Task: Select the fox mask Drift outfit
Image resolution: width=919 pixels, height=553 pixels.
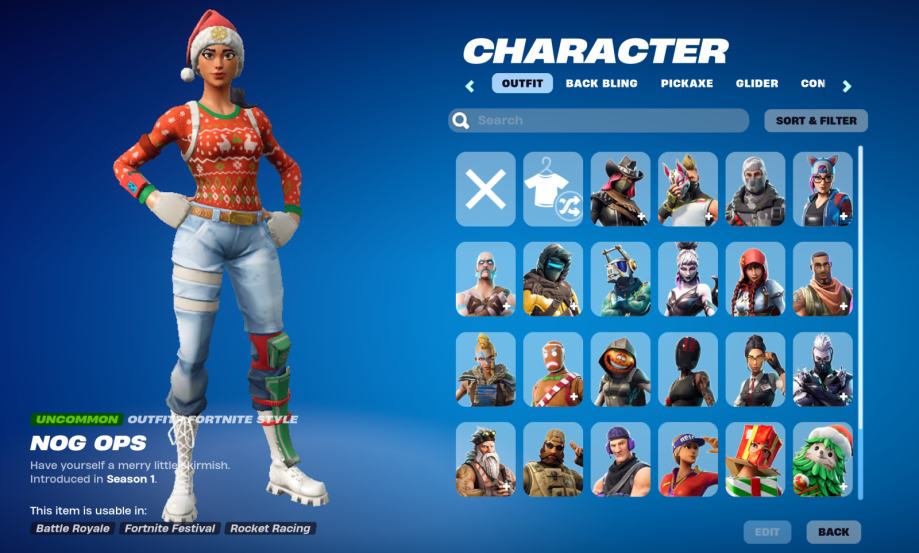Action: 688,189
